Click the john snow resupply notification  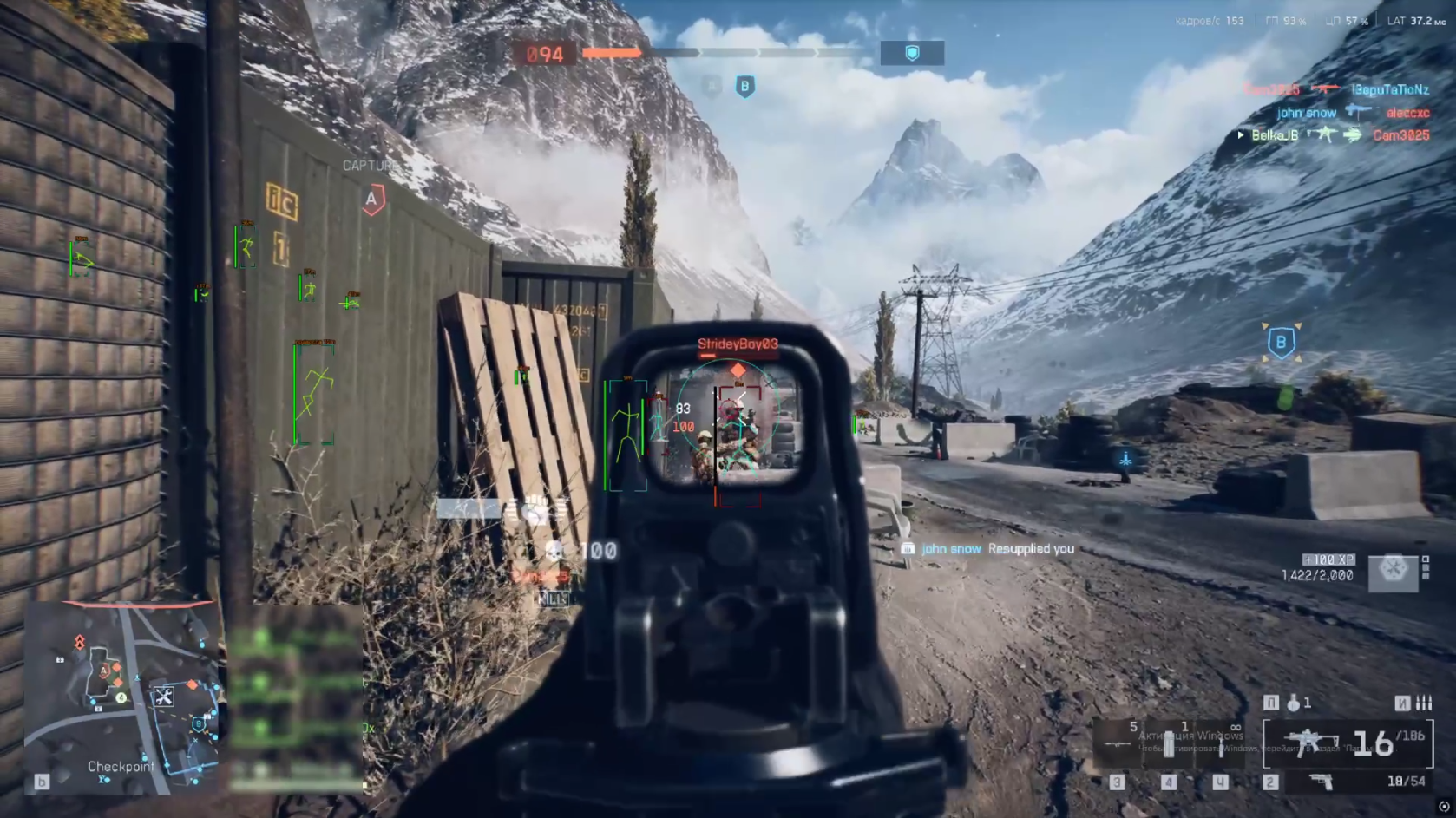[x=988, y=549]
